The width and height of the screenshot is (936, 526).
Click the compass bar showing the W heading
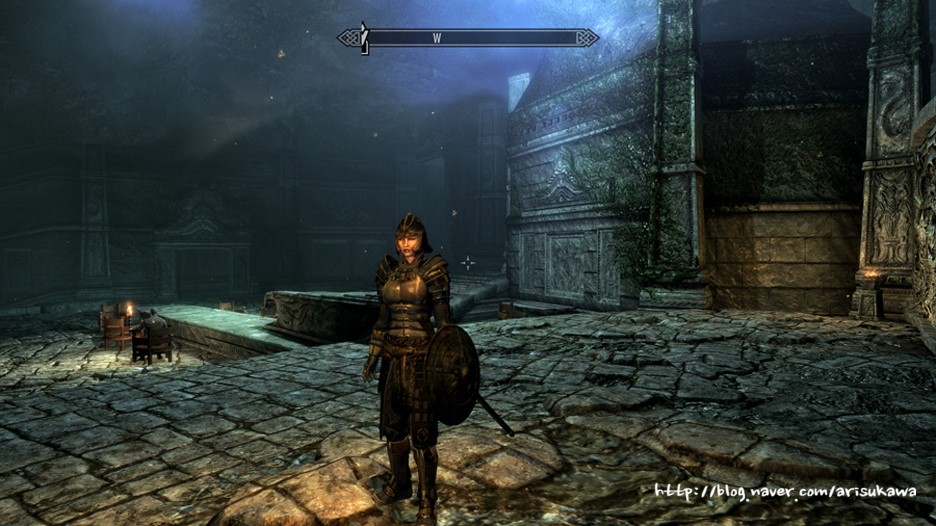point(467,38)
